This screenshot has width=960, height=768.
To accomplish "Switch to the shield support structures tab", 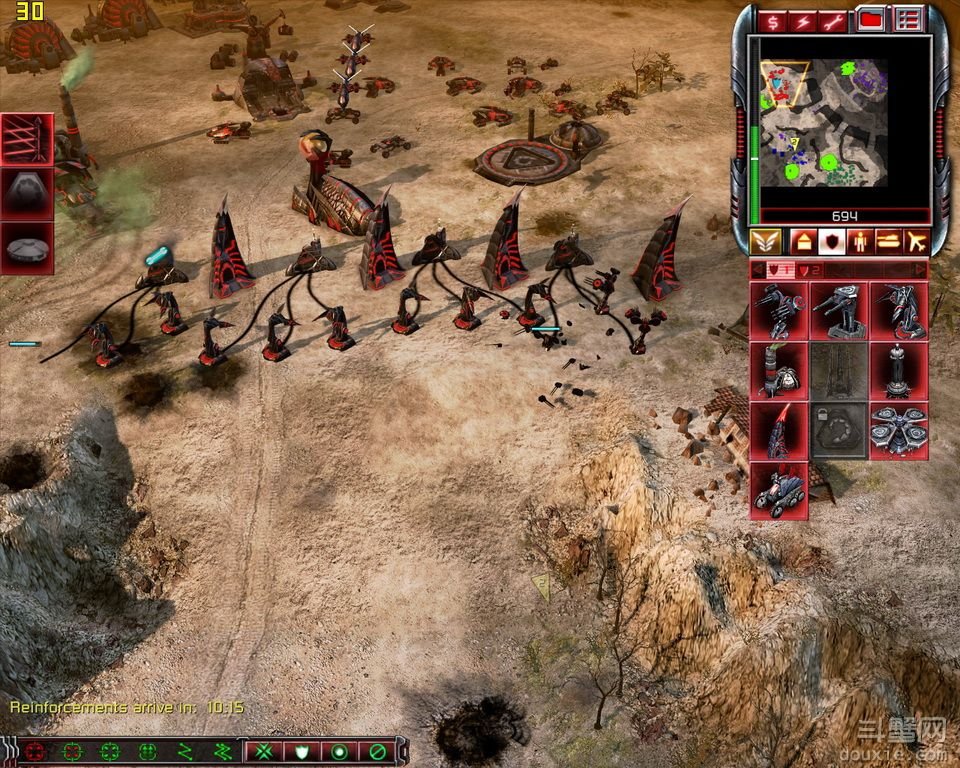I will point(830,242).
